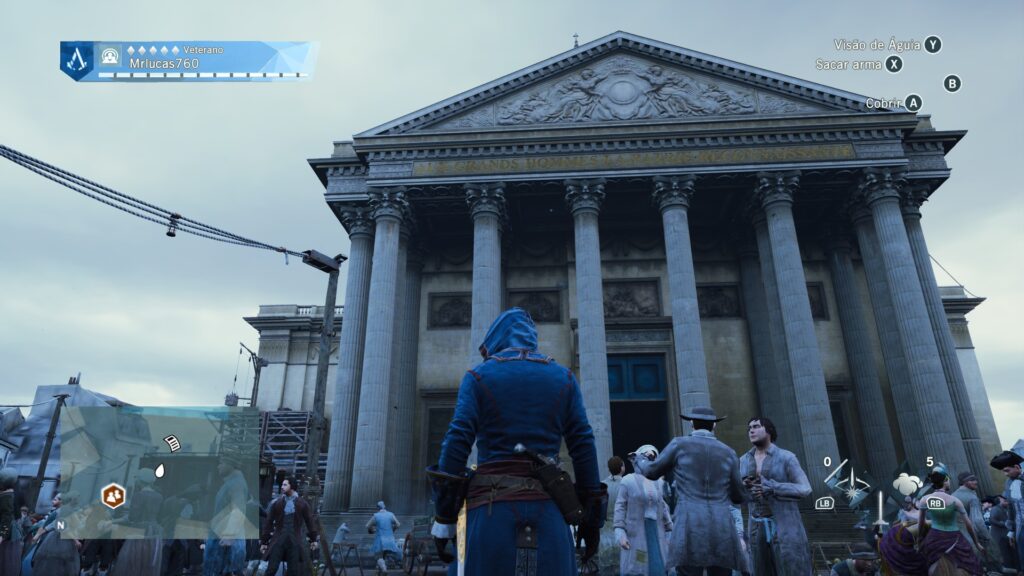Select the player avatar beside Mrlucas760
Viewport: 1024px width, 576px height.
[x=110, y=57]
